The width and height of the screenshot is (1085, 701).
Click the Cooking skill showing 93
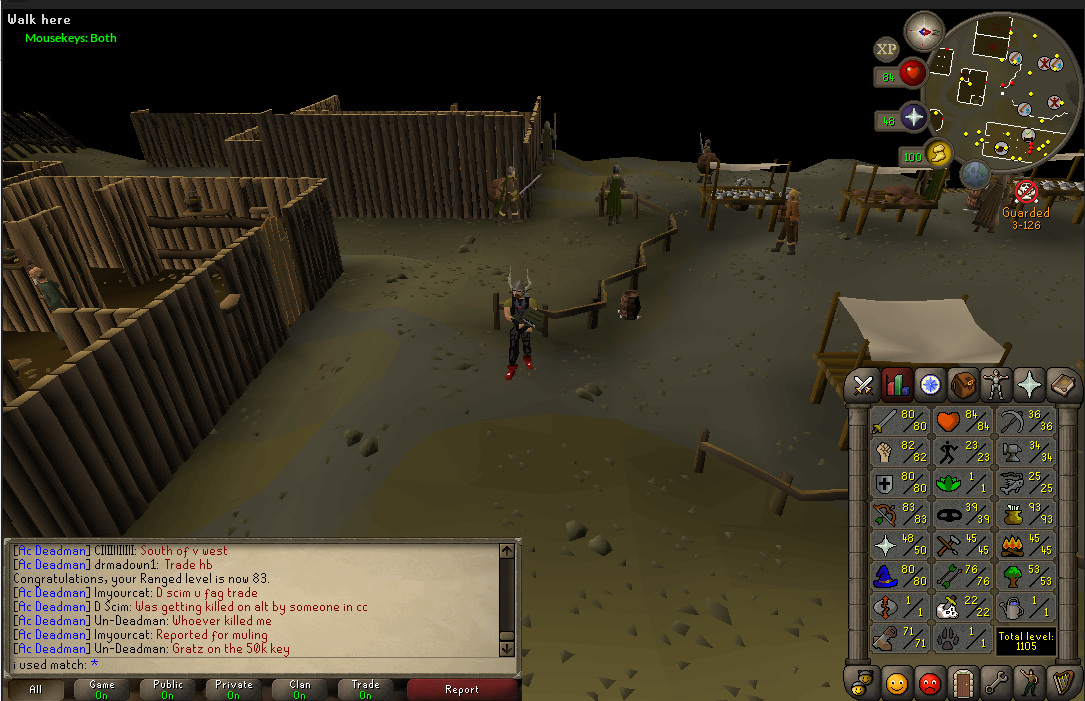point(1024,516)
